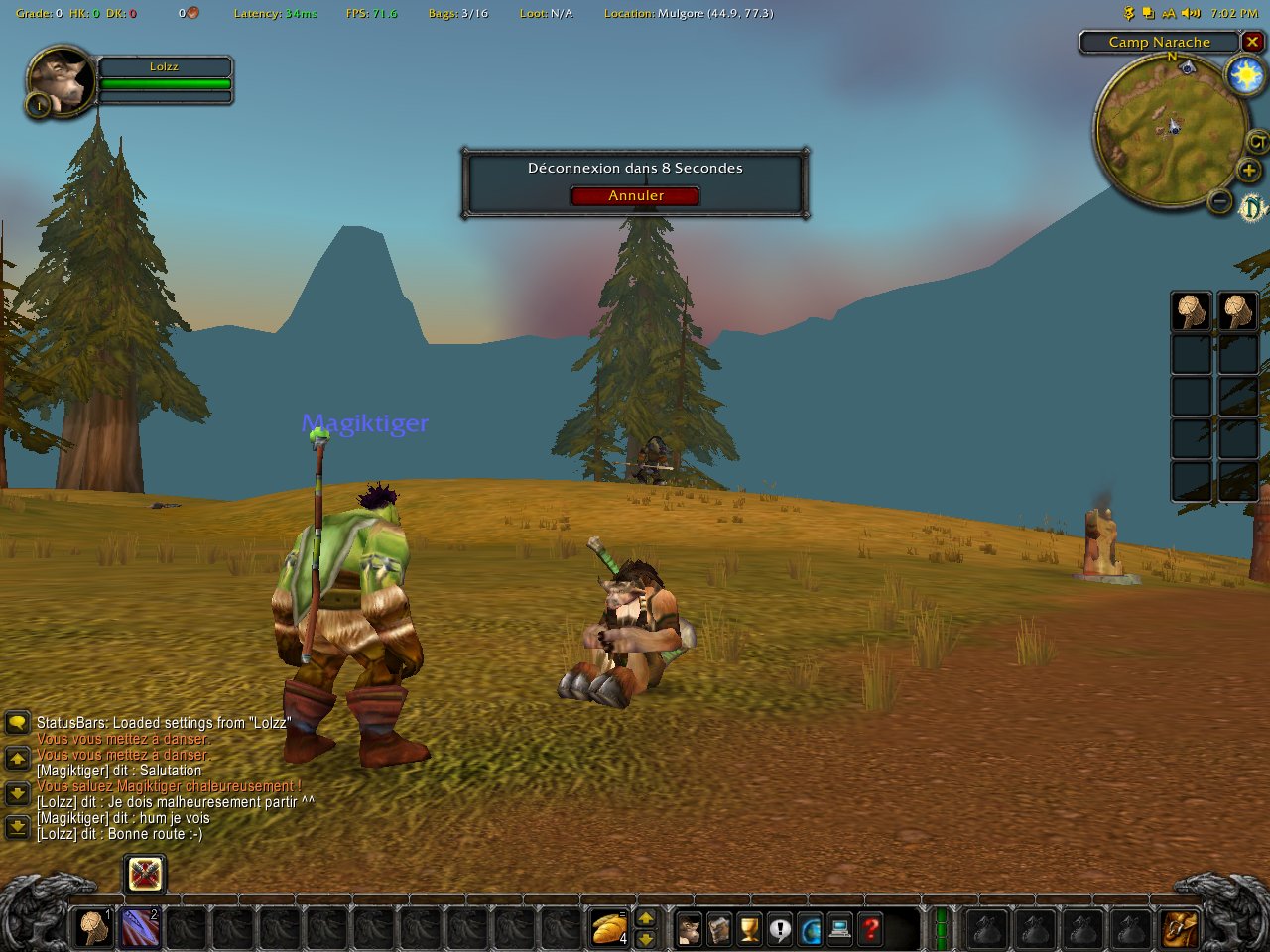The height and width of the screenshot is (952, 1270).
Task: Cancel the logout with Annuler
Action: pyautogui.click(x=635, y=195)
